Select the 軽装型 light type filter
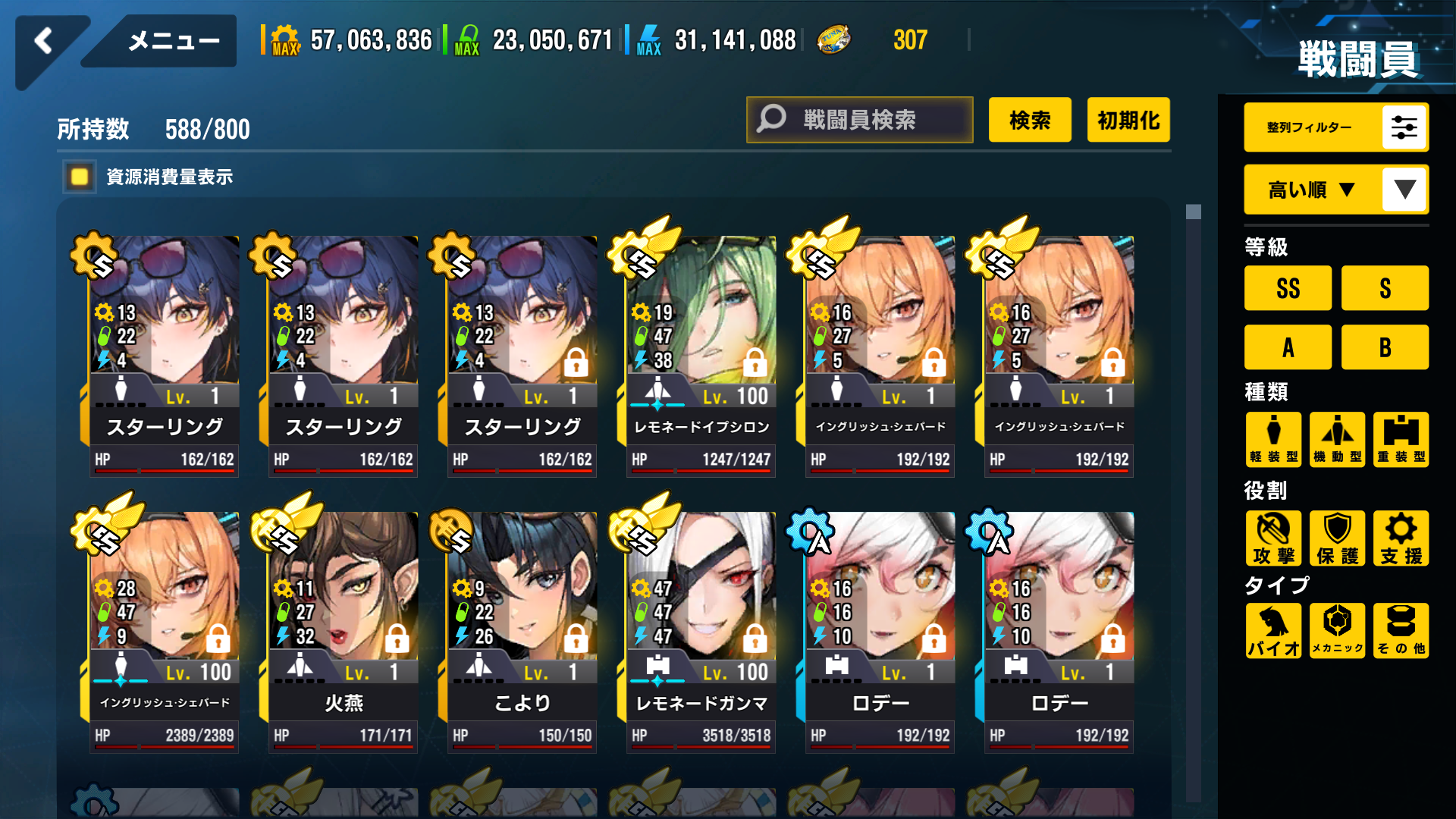1456x819 pixels. [x=1273, y=439]
